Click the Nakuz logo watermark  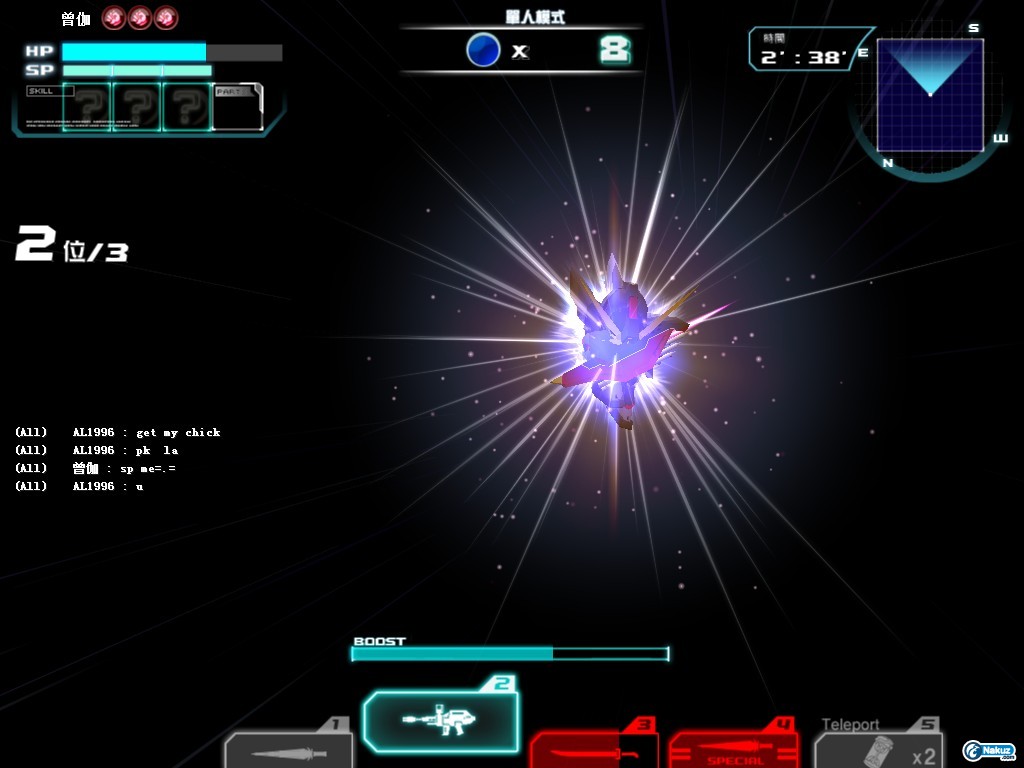tap(989, 750)
